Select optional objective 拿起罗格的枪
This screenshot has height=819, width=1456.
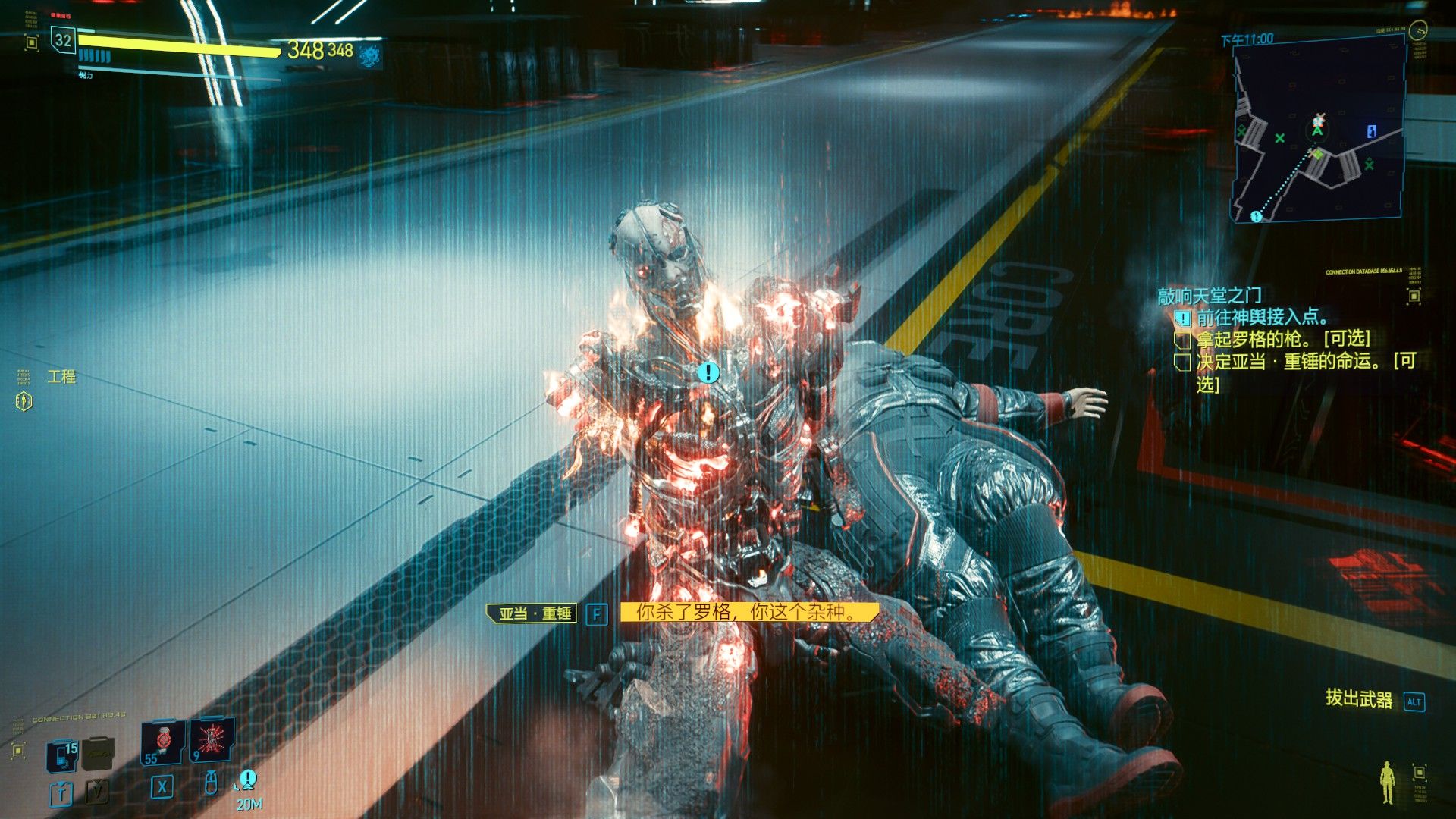tap(1283, 339)
